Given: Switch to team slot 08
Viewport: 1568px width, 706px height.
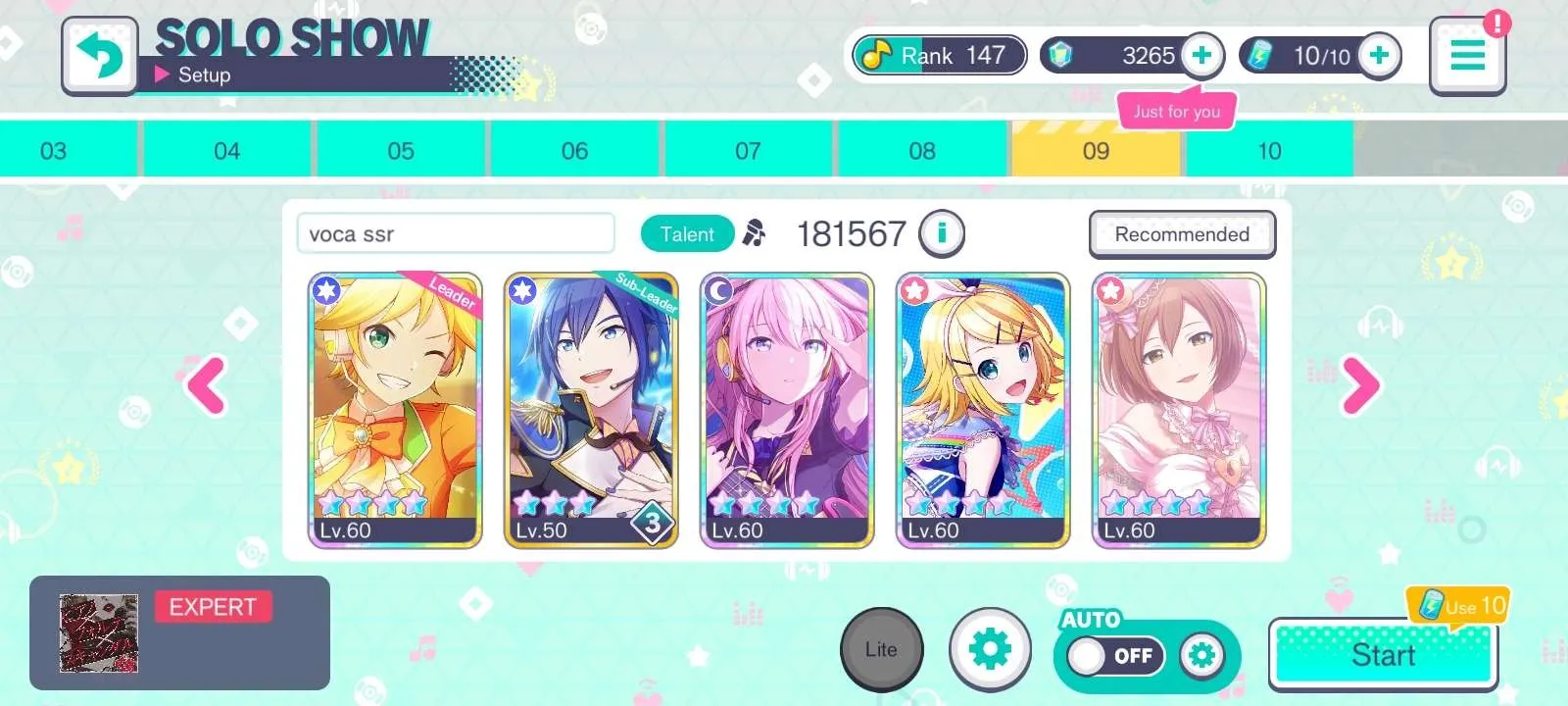Looking at the screenshot, I should click(x=921, y=151).
